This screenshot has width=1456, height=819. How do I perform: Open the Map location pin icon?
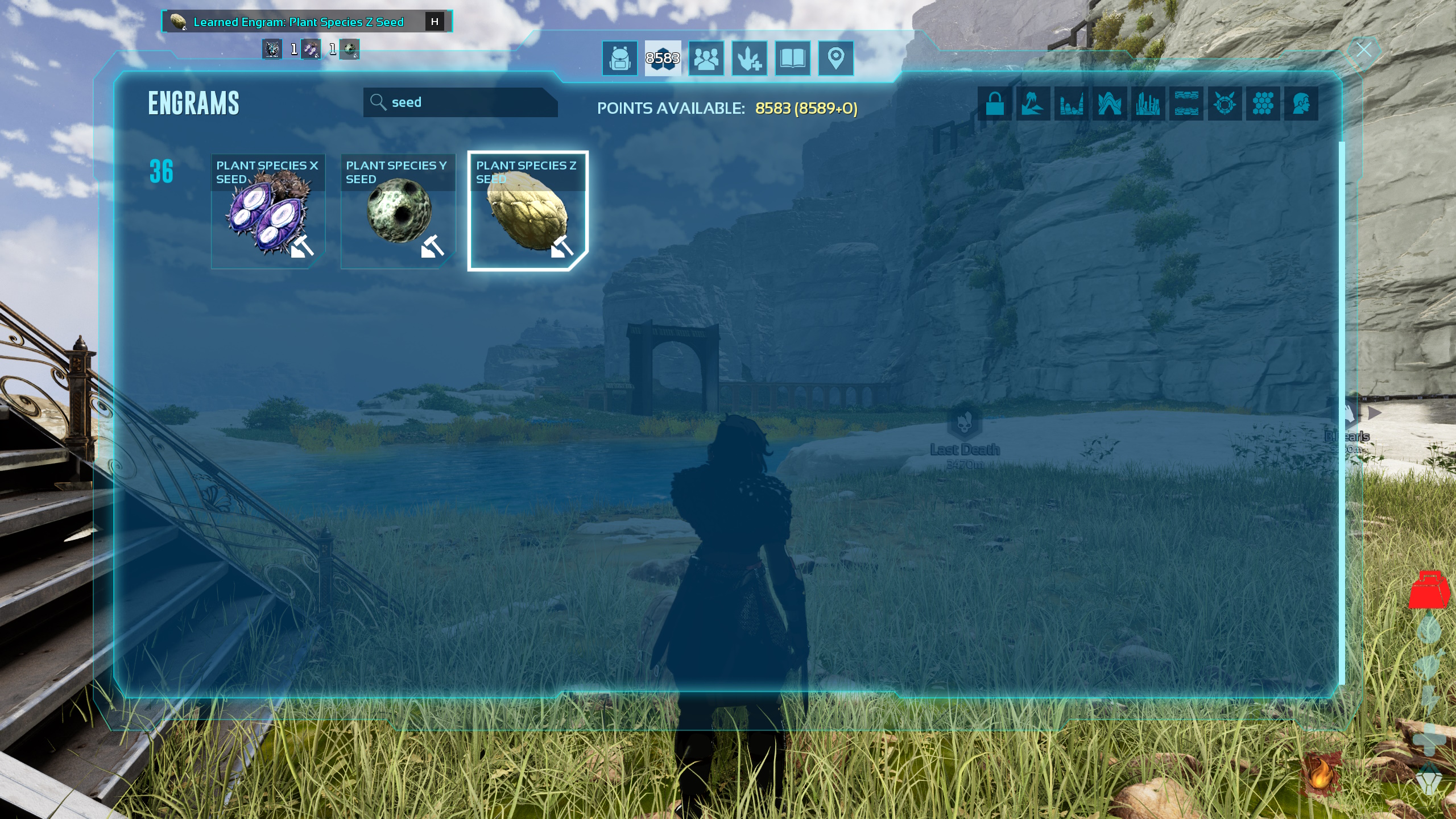pyautogui.click(x=836, y=57)
